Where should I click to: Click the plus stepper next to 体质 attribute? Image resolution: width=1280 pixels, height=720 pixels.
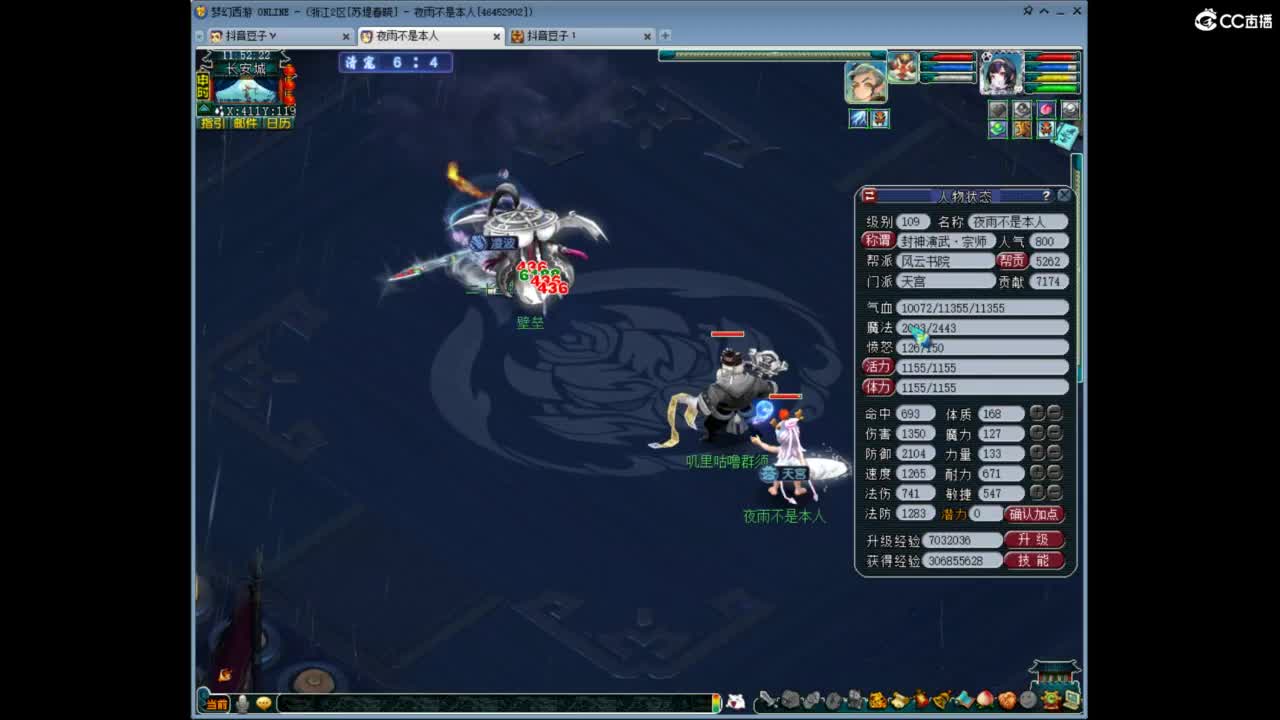tap(1036, 412)
